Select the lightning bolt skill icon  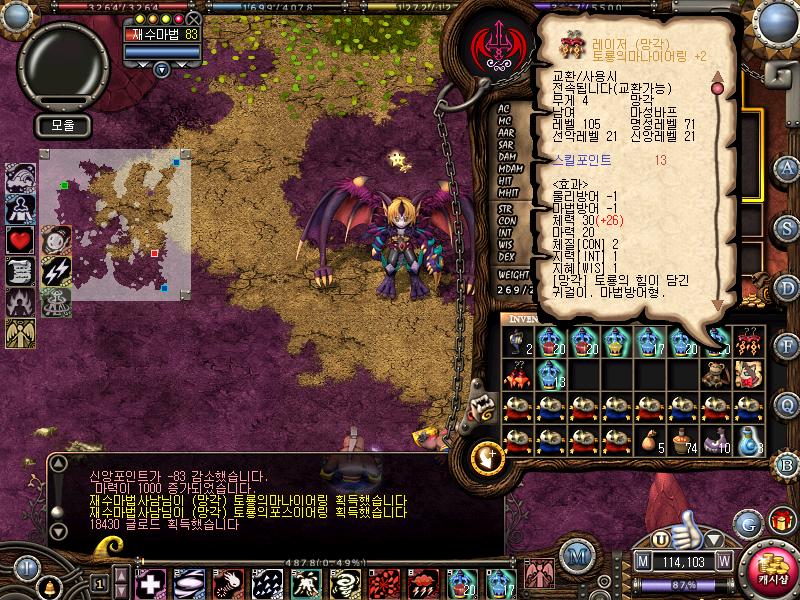[x=56, y=270]
